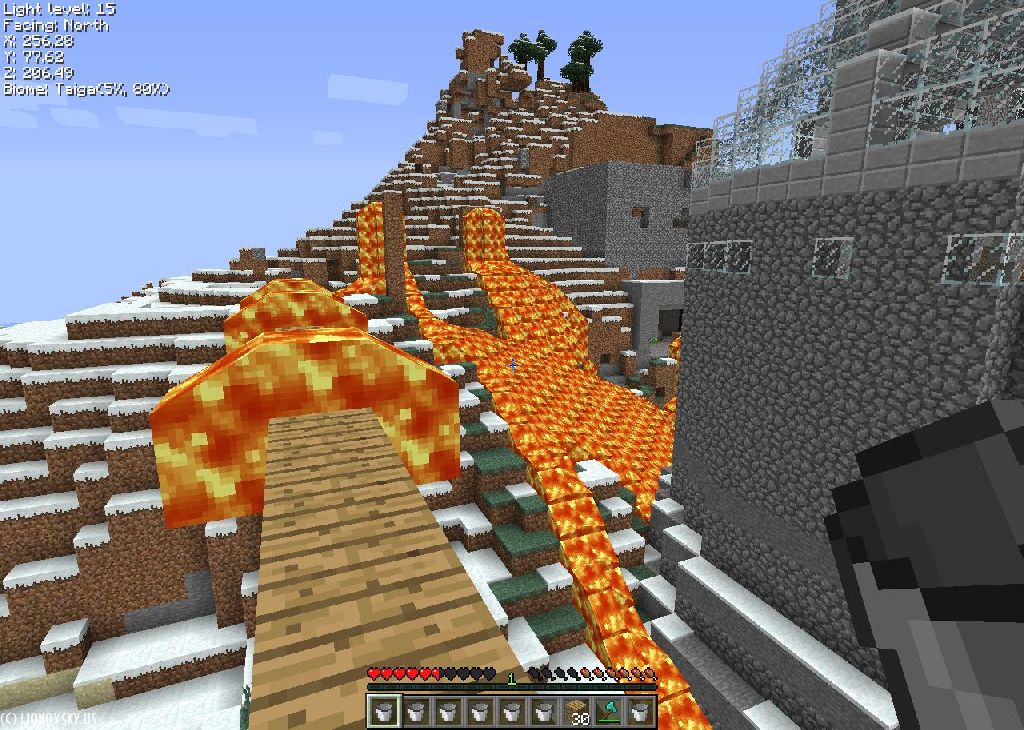Choose the diamond axe hotbar slot
1024x730 pixels.
(x=608, y=711)
